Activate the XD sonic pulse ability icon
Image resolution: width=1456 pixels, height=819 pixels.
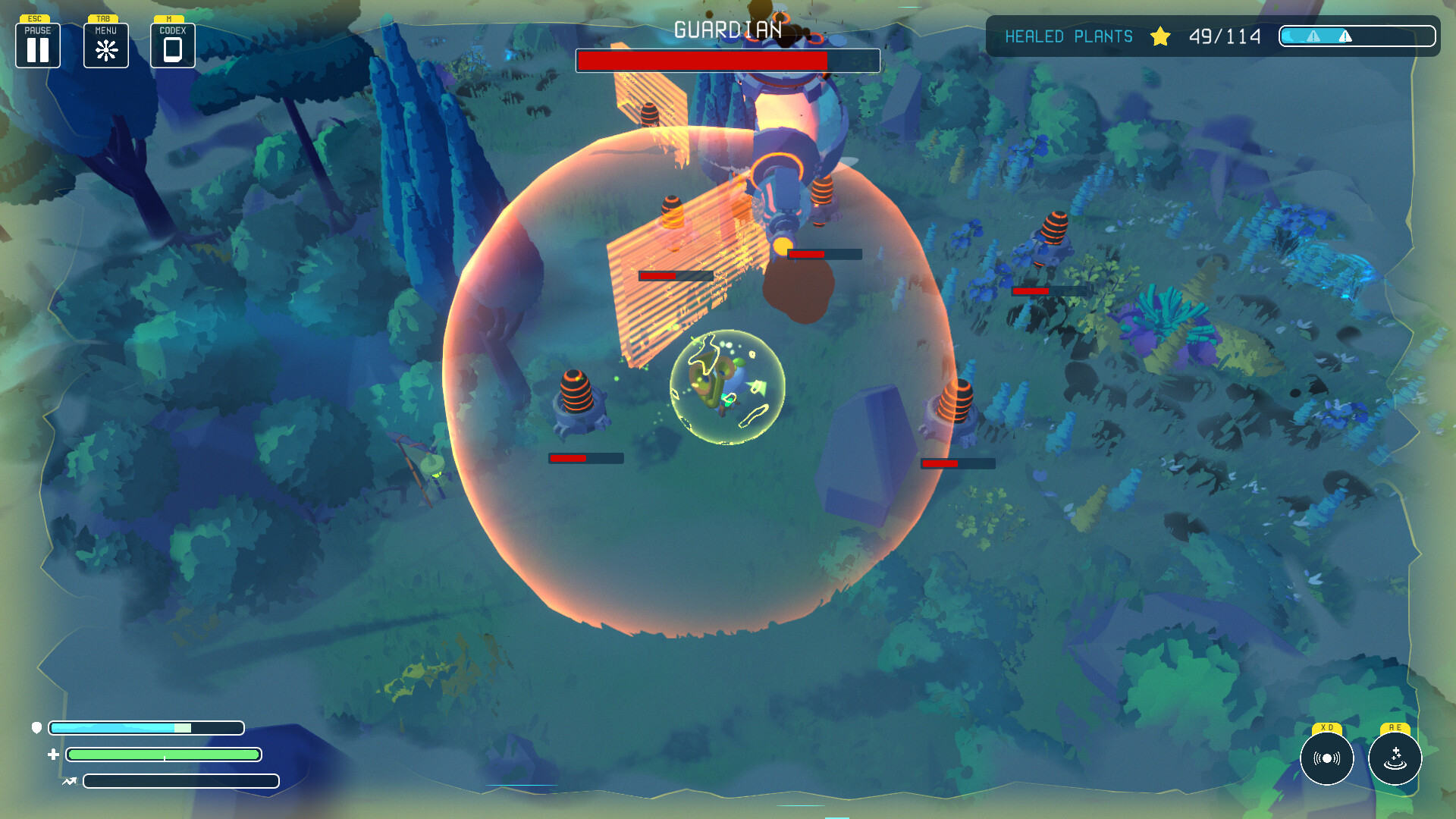point(1326,758)
